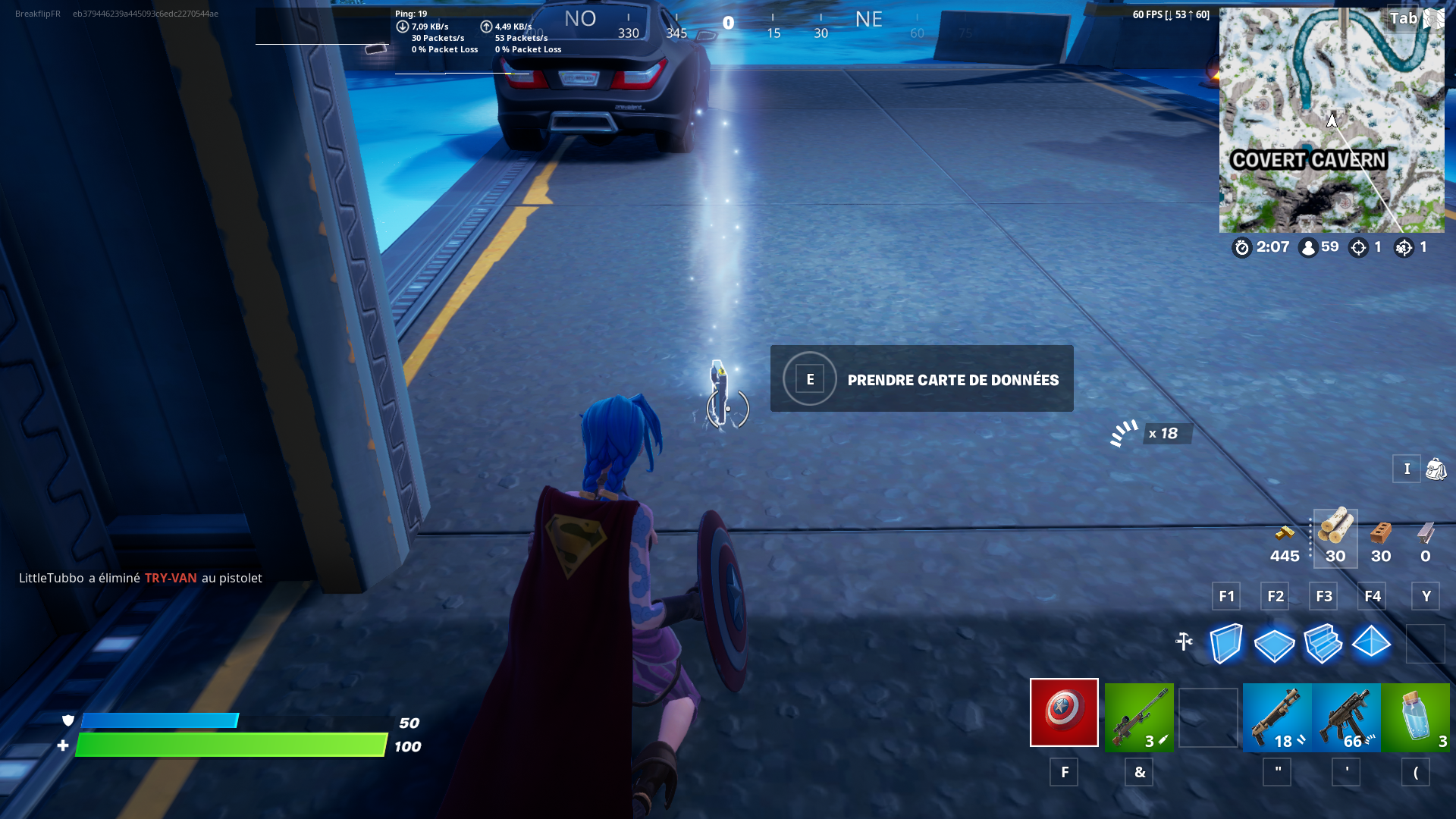Click the match timer showing 2:07

1263,247
